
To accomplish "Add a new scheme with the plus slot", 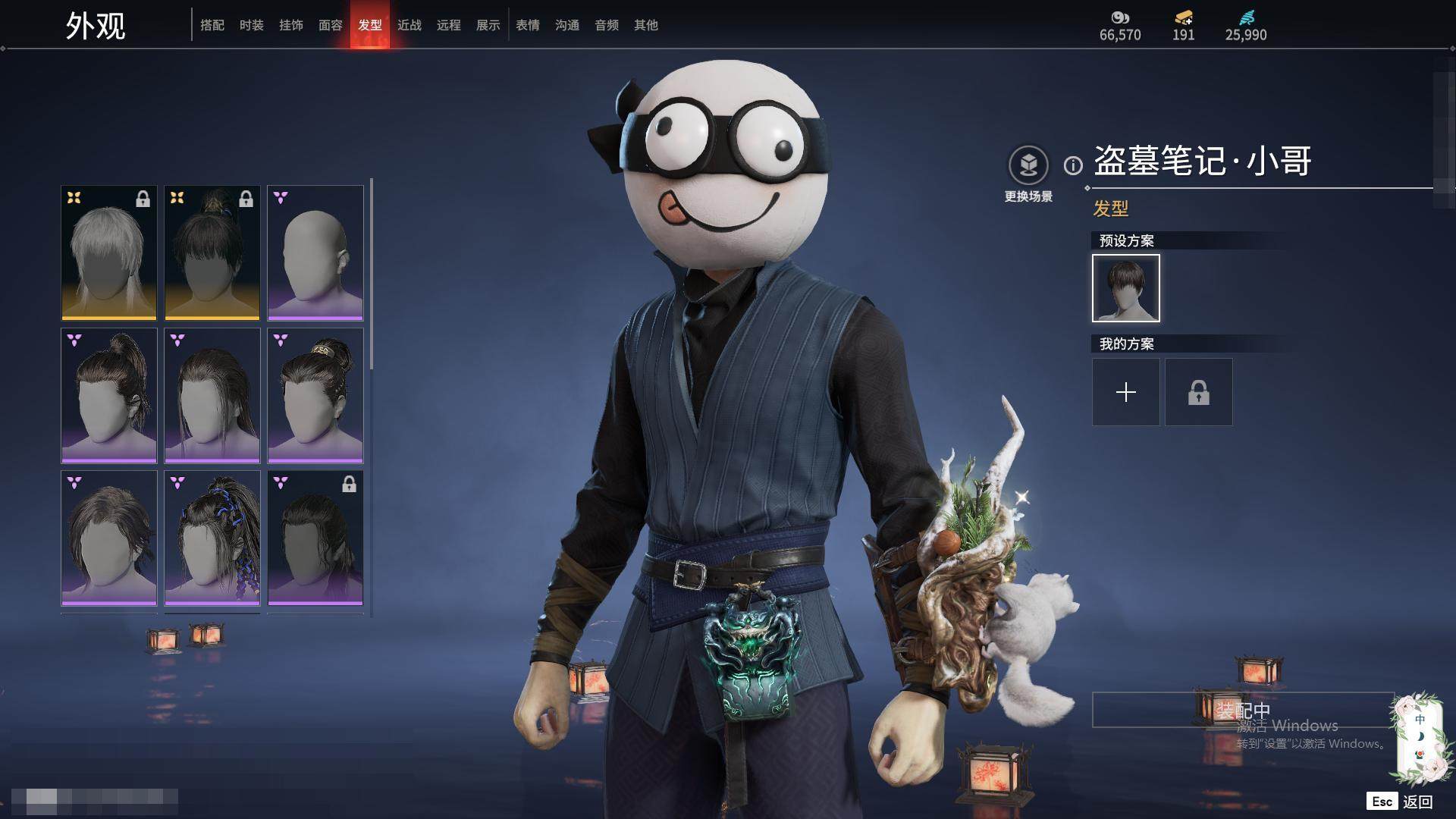I will point(1126,392).
